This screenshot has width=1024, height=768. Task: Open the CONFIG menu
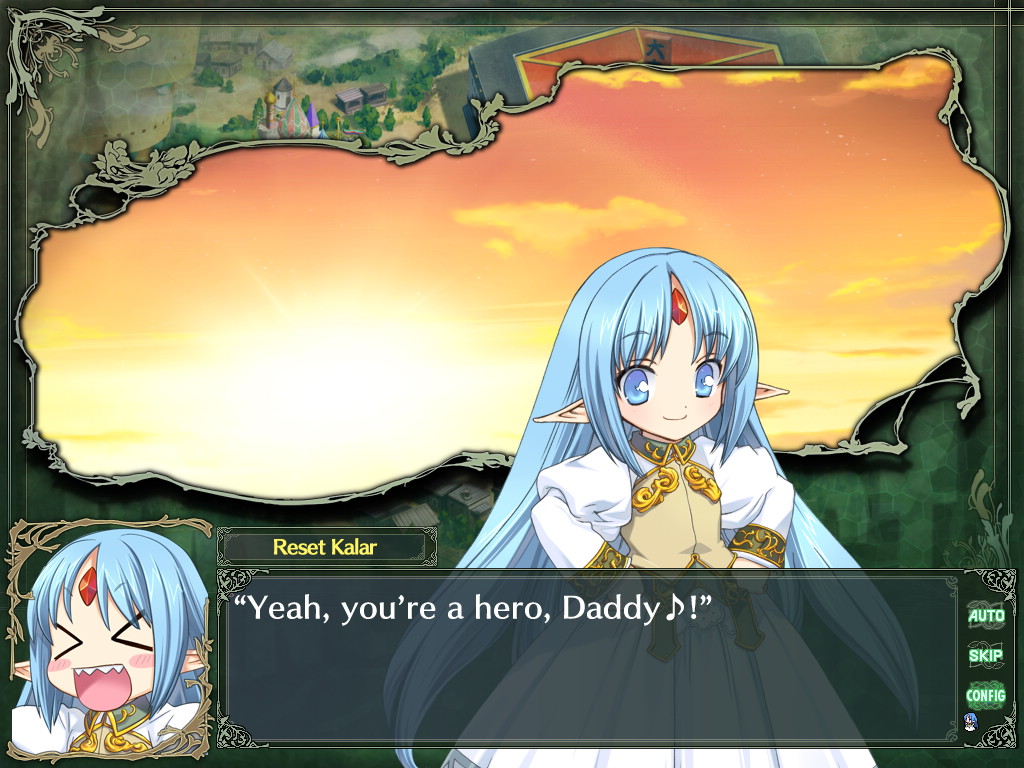(x=985, y=694)
